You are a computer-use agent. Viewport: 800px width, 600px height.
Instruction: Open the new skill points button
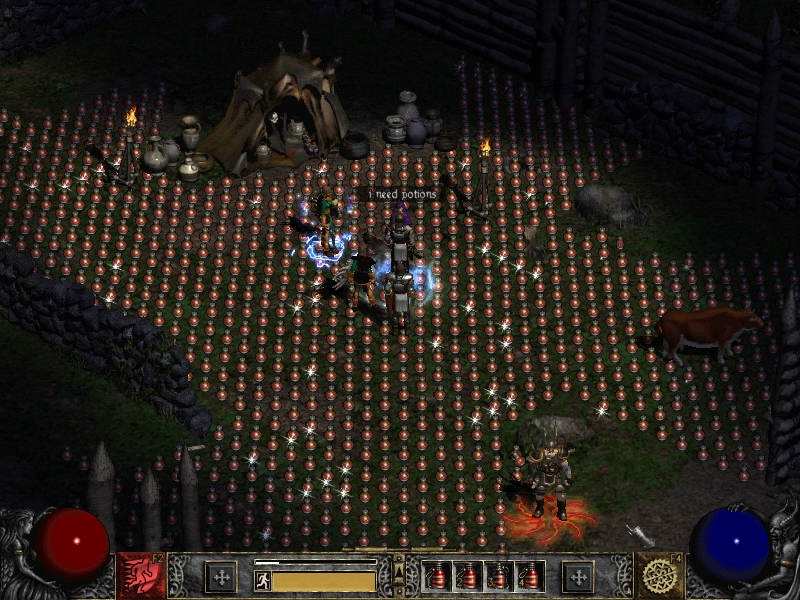pyautogui.click(x=577, y=577)
